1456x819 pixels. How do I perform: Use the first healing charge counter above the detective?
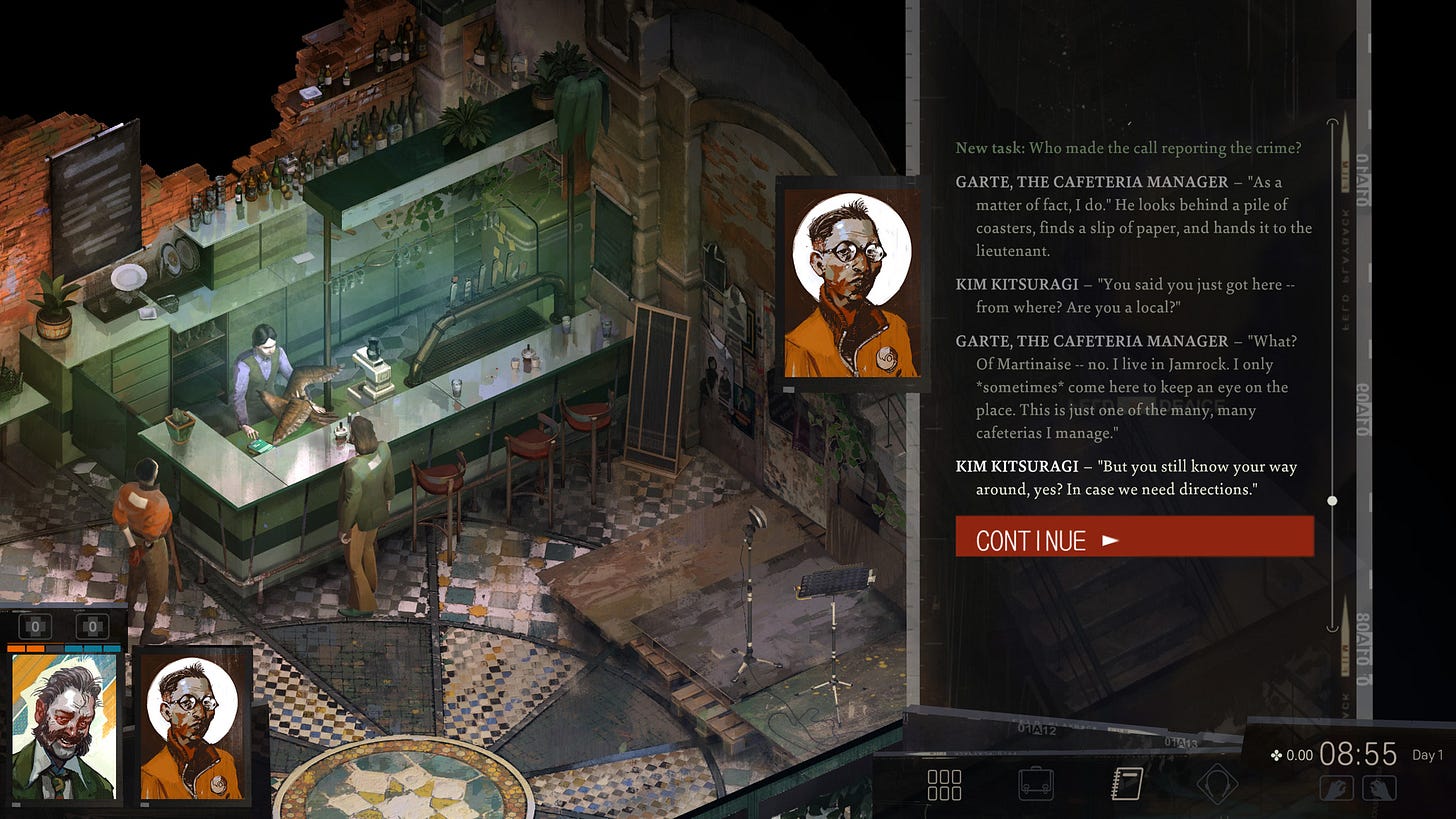35,627
